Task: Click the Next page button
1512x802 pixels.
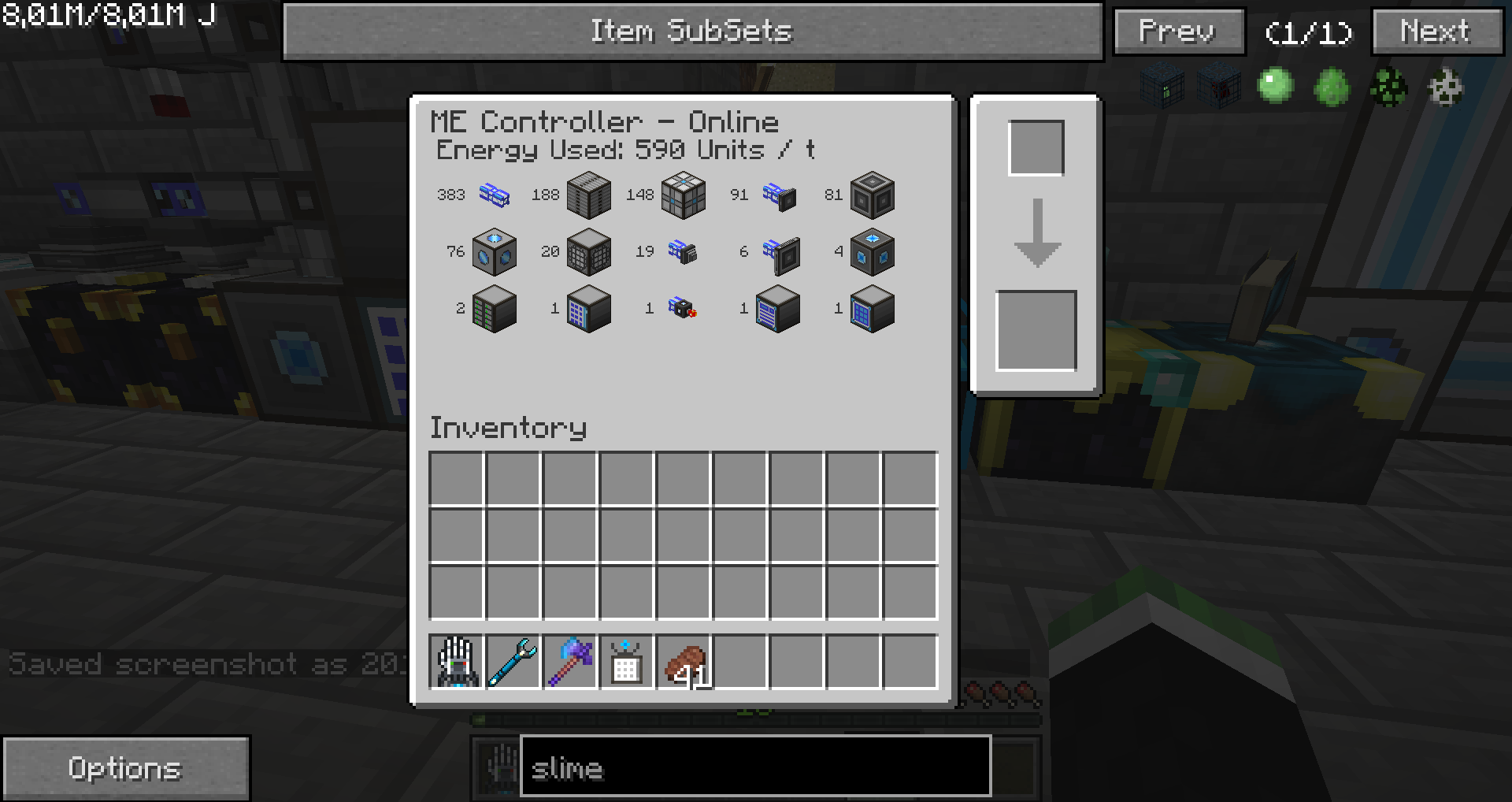Action: 1436,32
